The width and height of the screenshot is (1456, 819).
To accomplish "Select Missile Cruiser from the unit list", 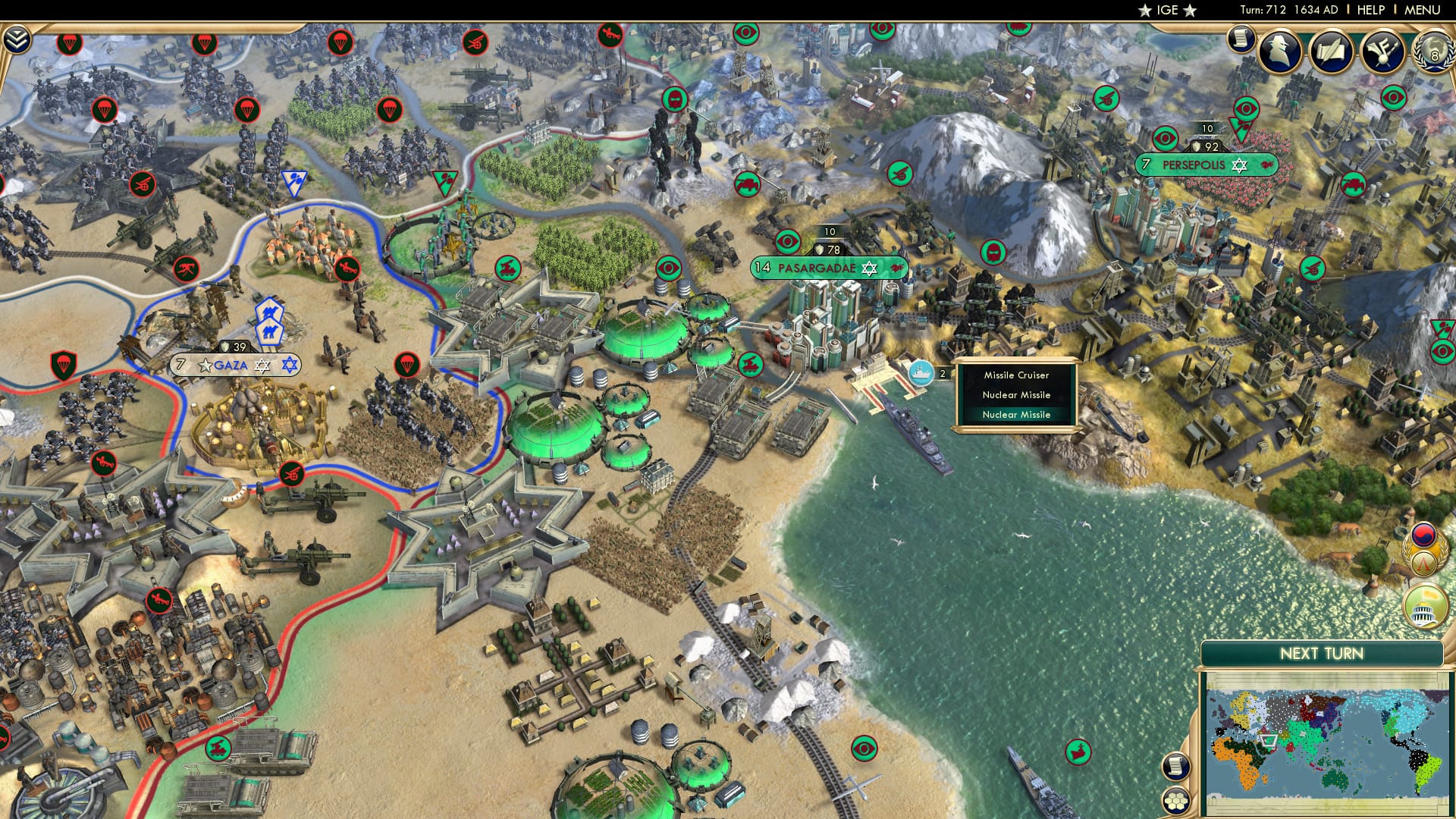I will click(1016, 375).
